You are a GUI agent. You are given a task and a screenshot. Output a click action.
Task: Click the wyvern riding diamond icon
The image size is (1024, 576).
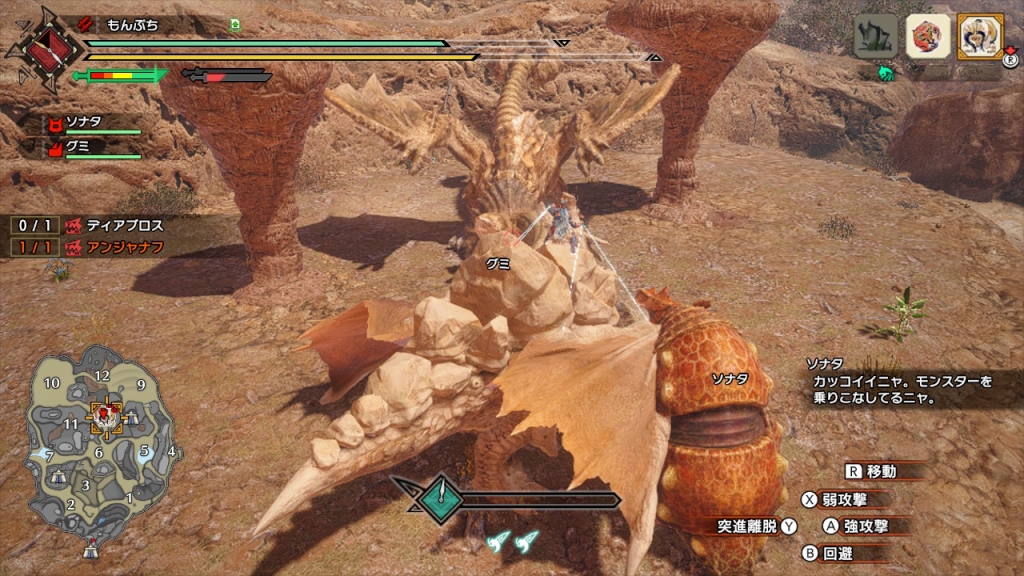[x=438, y=498]
